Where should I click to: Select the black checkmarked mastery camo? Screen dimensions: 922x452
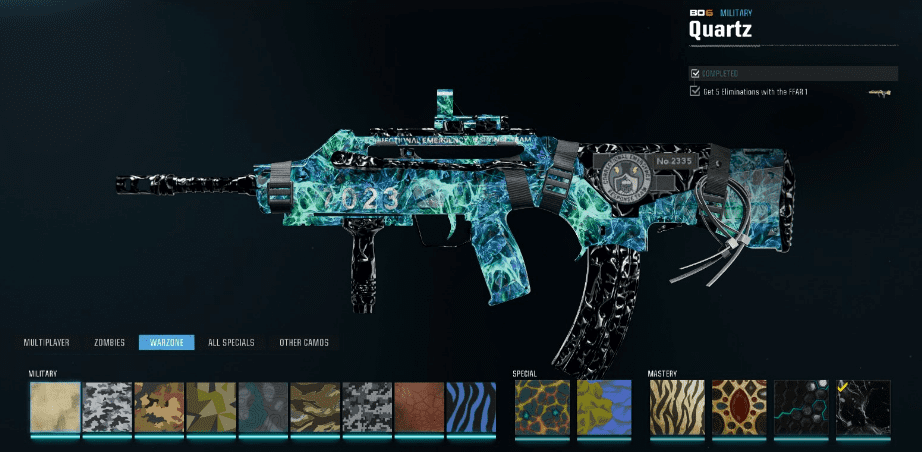click(x=861, y=407)
